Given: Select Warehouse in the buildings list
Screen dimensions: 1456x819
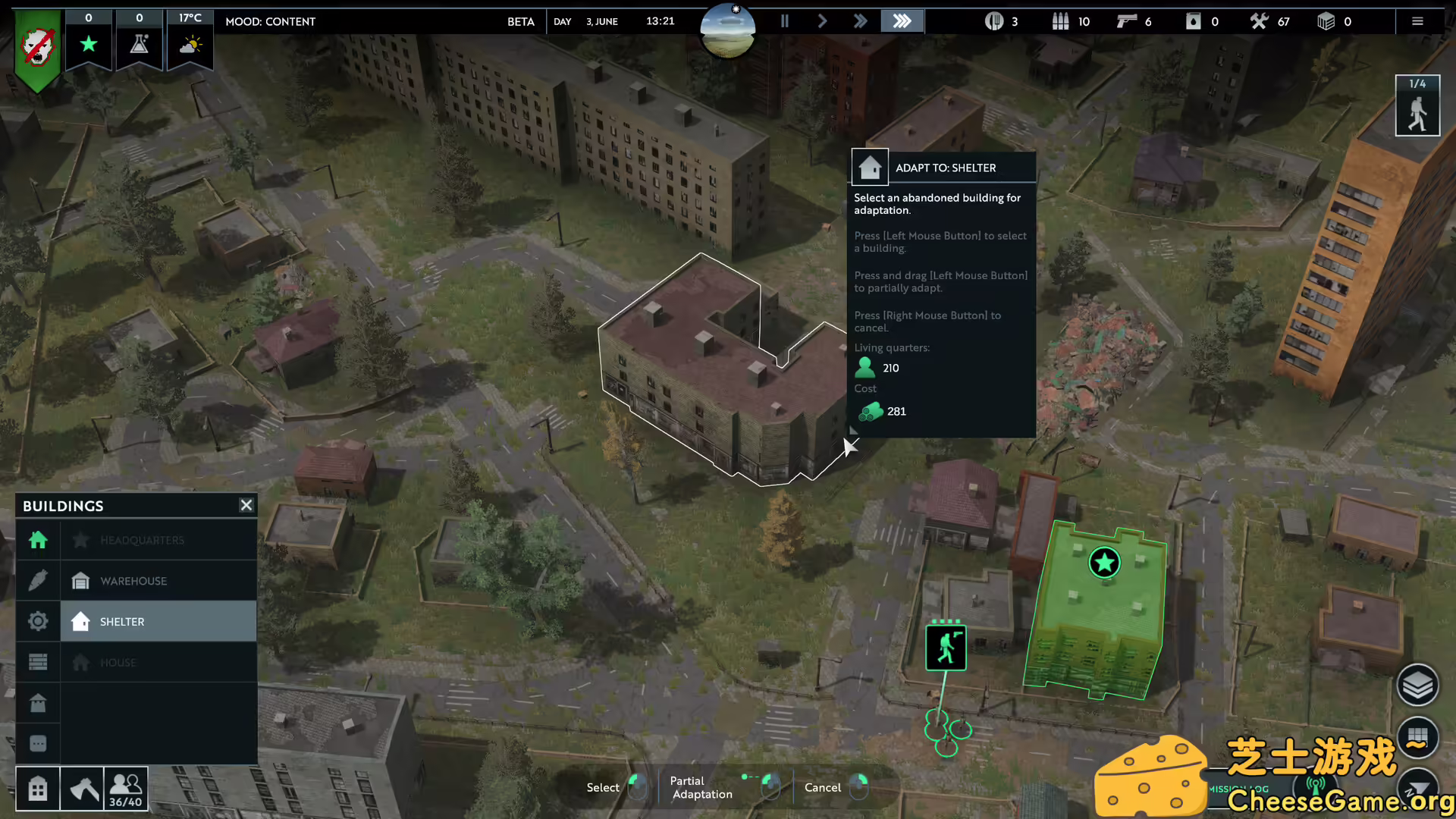Looking at the screenshot, I should tap(158, 581).
